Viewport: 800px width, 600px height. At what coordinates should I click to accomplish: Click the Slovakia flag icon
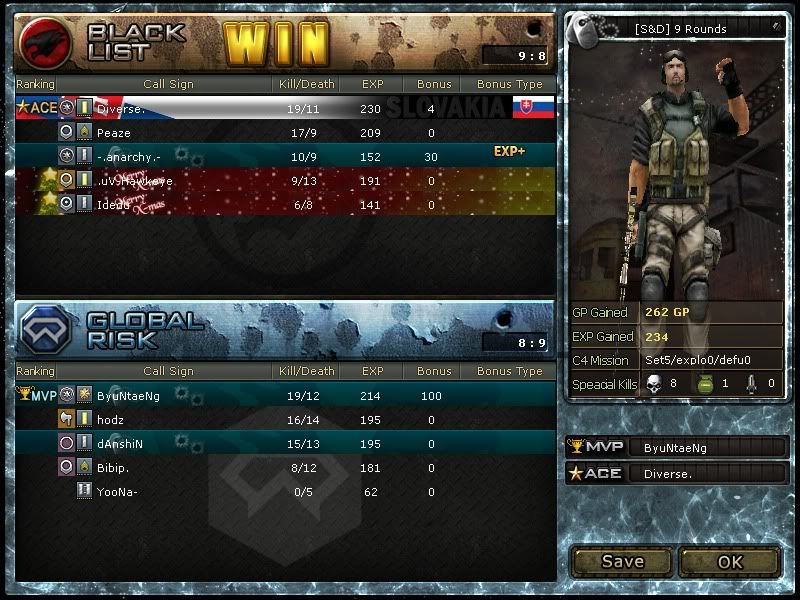click(x=533, y=107)
